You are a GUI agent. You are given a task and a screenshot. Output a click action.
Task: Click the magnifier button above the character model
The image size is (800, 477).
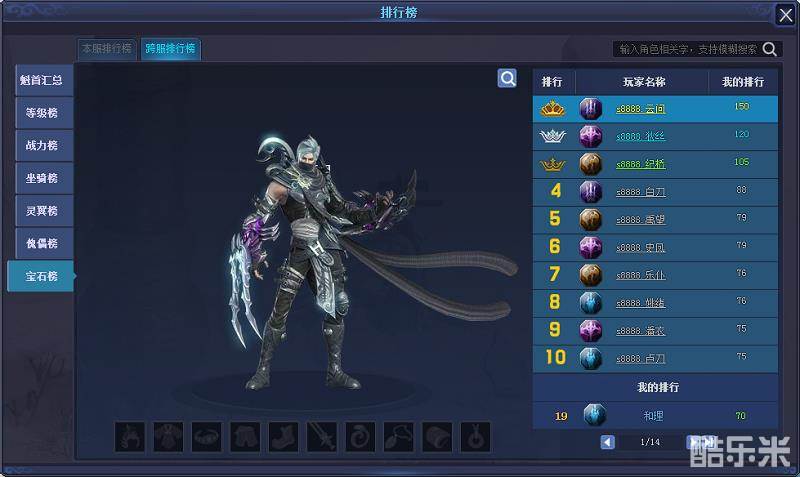click(508, 78)
